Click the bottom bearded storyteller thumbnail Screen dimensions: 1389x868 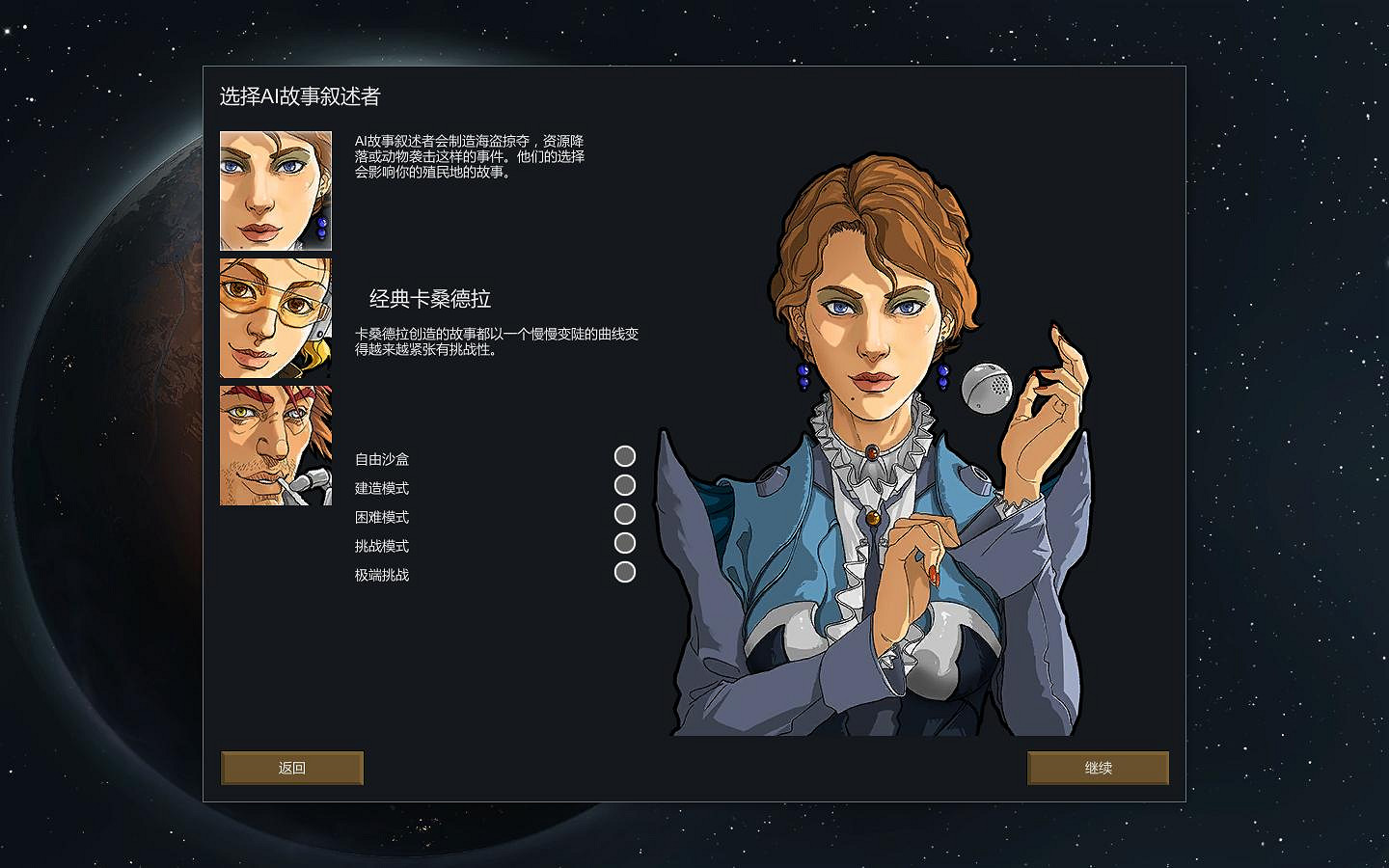pos(275,446)
